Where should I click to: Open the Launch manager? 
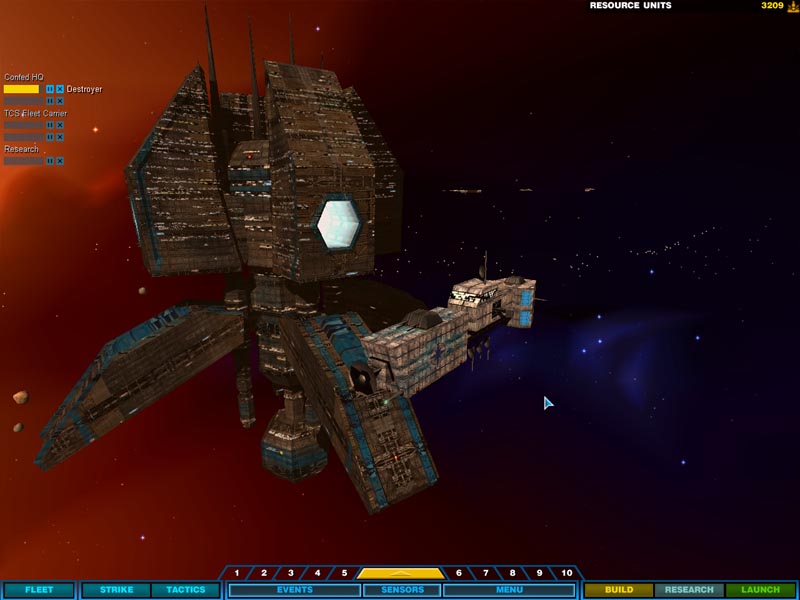(760, 590)
